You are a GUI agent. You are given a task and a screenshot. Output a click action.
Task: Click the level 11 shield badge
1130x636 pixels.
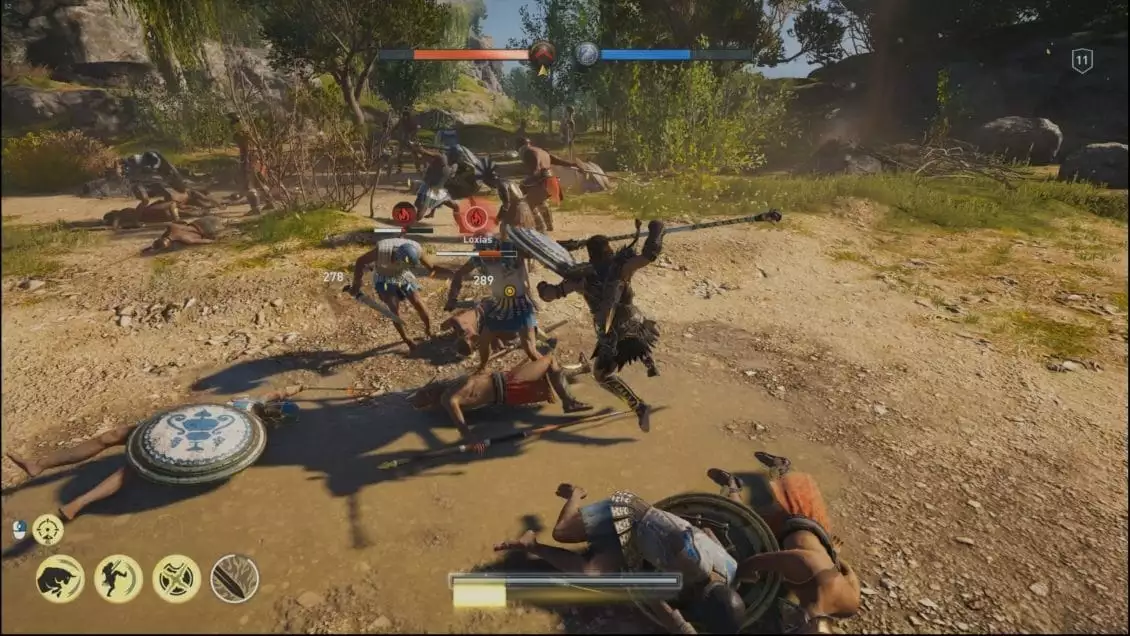coord(1082,61)
